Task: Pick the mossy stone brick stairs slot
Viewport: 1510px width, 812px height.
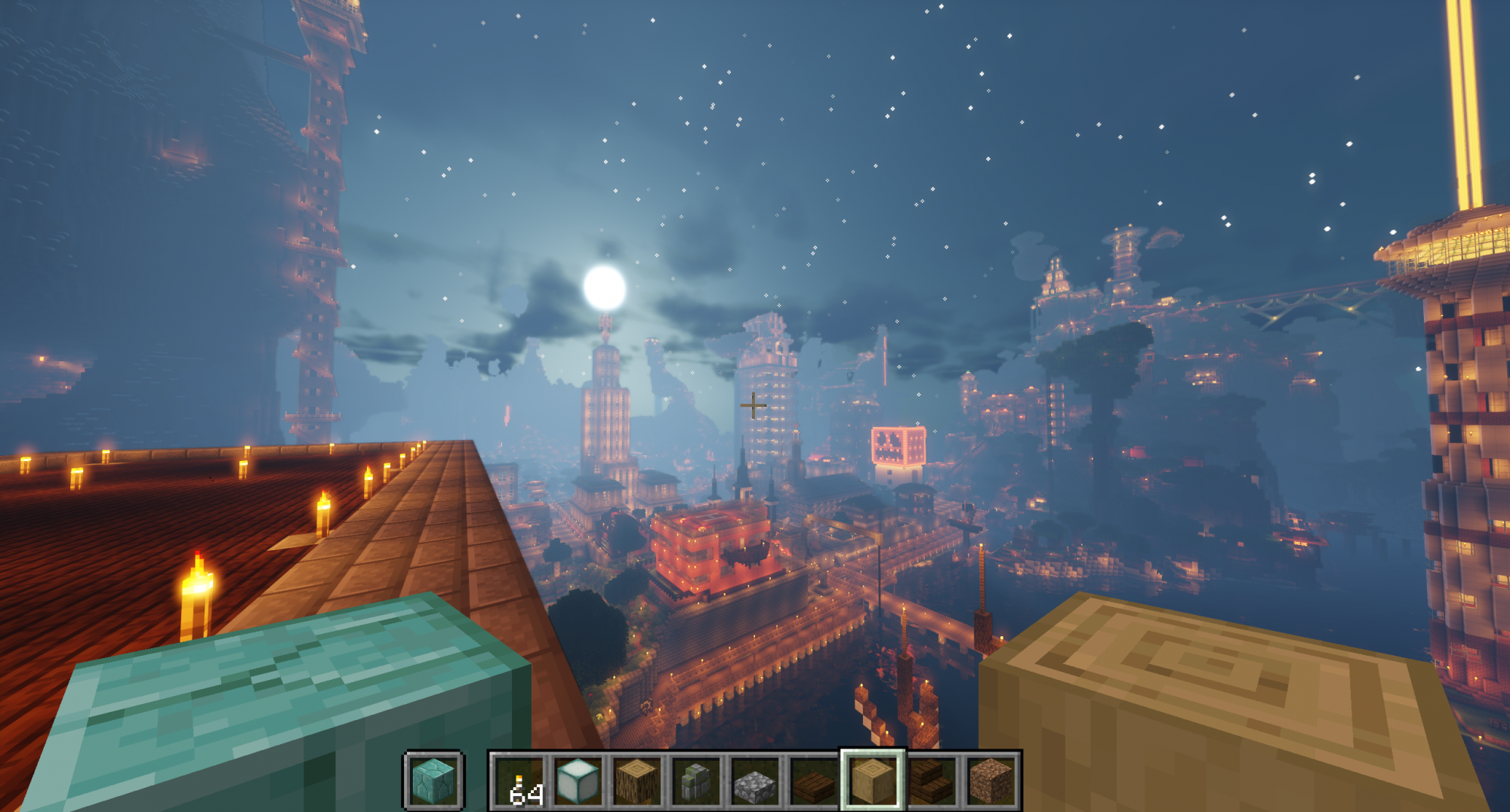Action: coord(695,781)
